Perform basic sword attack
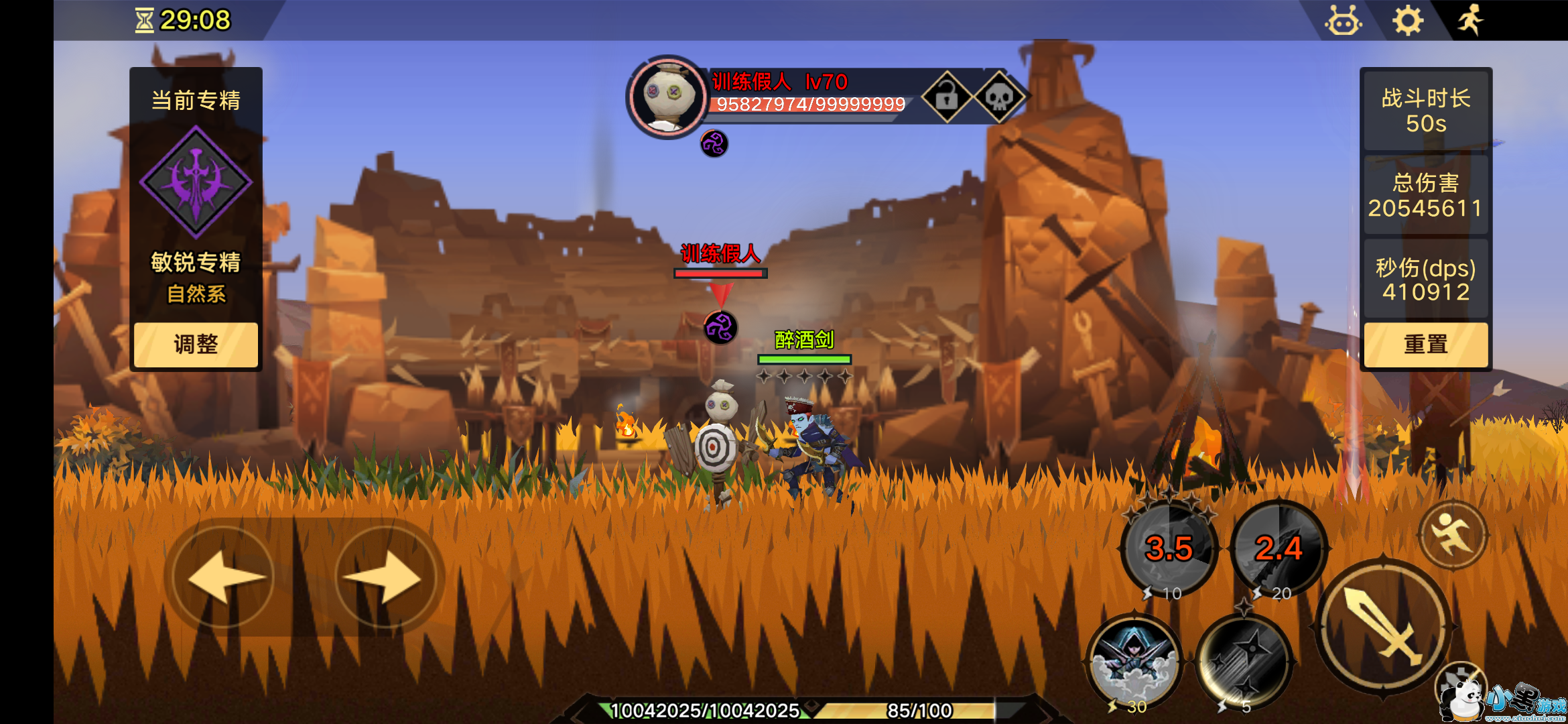 coord(1383,628)
